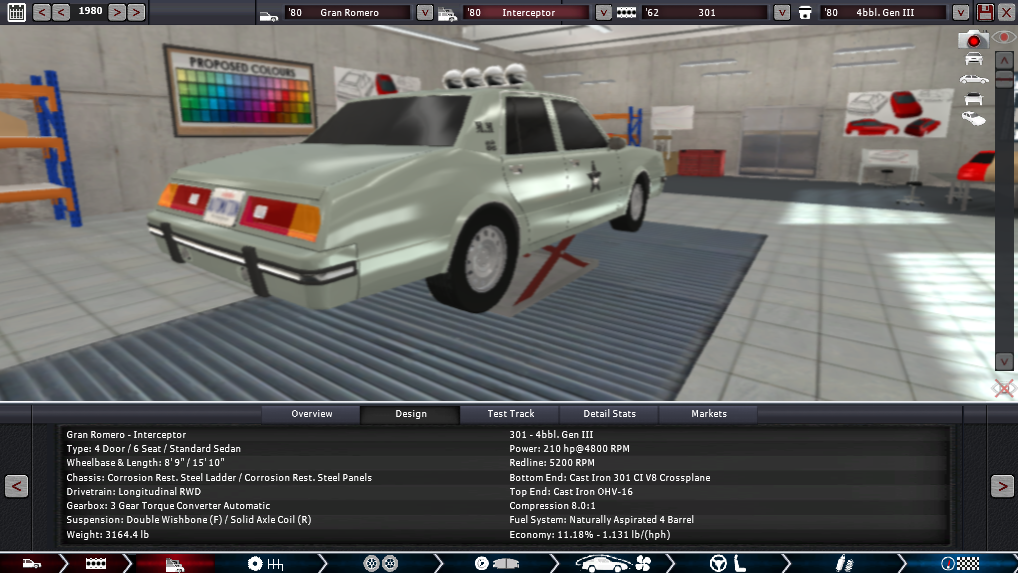This screenshot has width=1018, height=573.
Task: Select the Markets tab
Action: point(708,414)
